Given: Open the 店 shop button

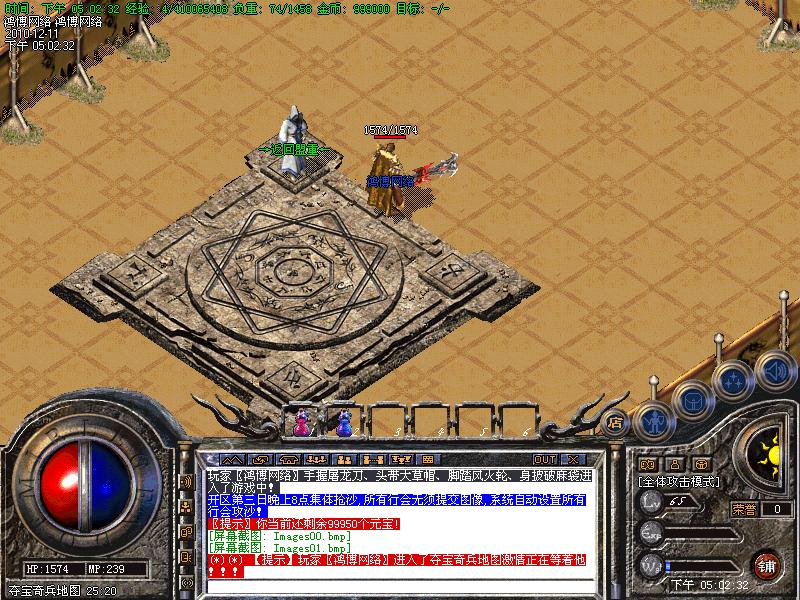Looking at the screenshot, I should (x=616, y=421).
